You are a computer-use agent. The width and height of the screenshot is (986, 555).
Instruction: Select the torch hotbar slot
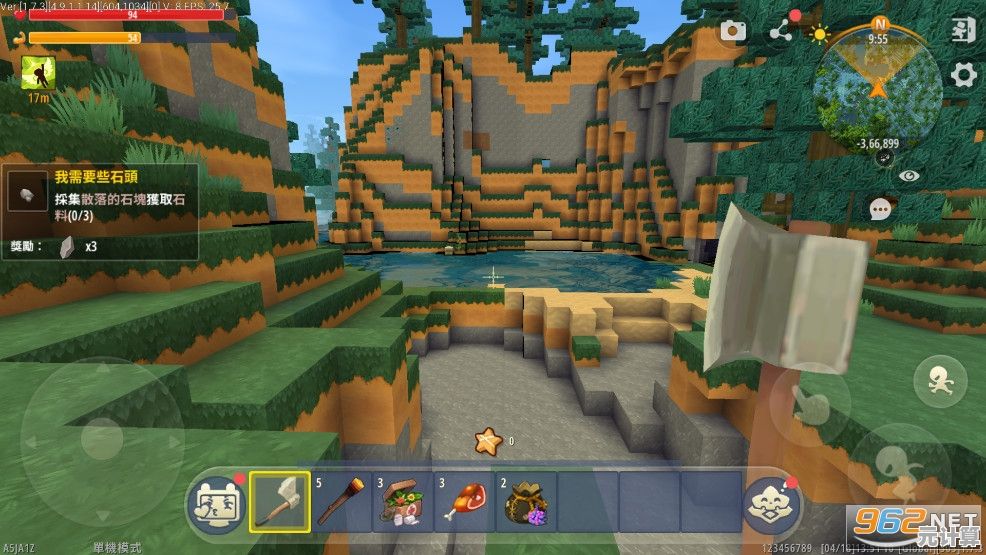point(341,500)
